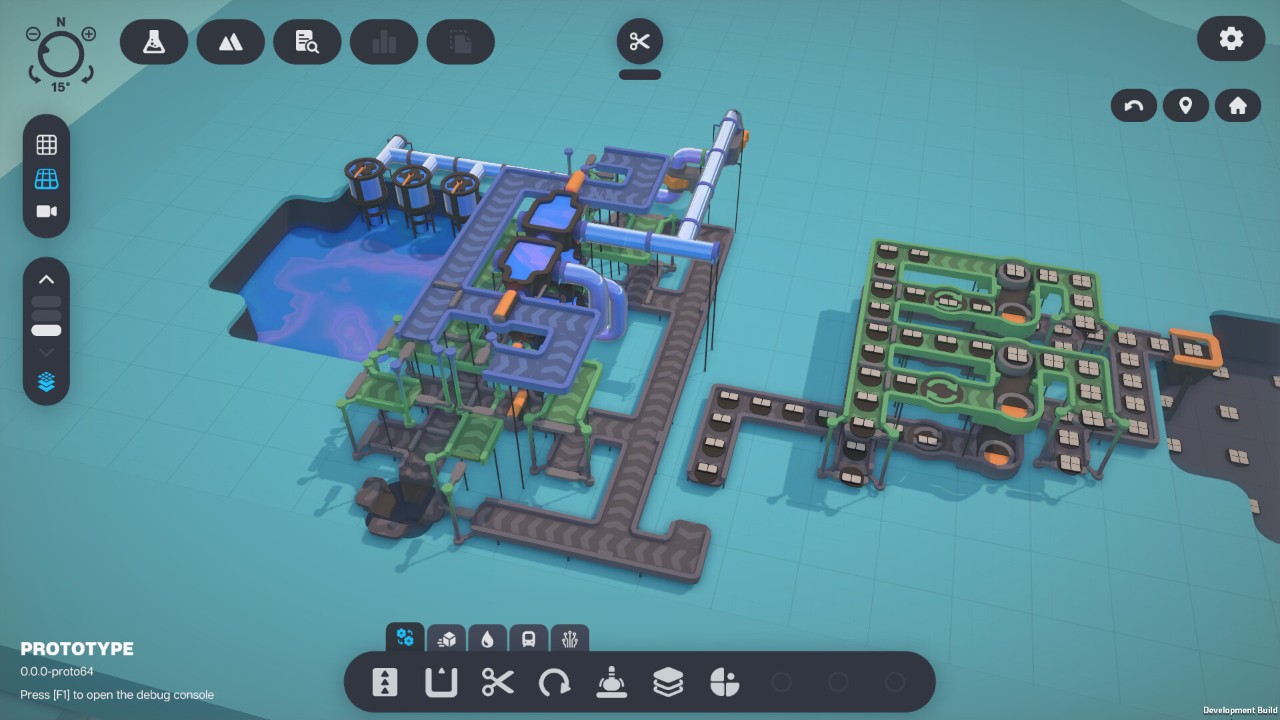Toggle the blue perspective grid icon
Image resolution: width=1280 pixels, height=720 pixels.
(46, 179)
